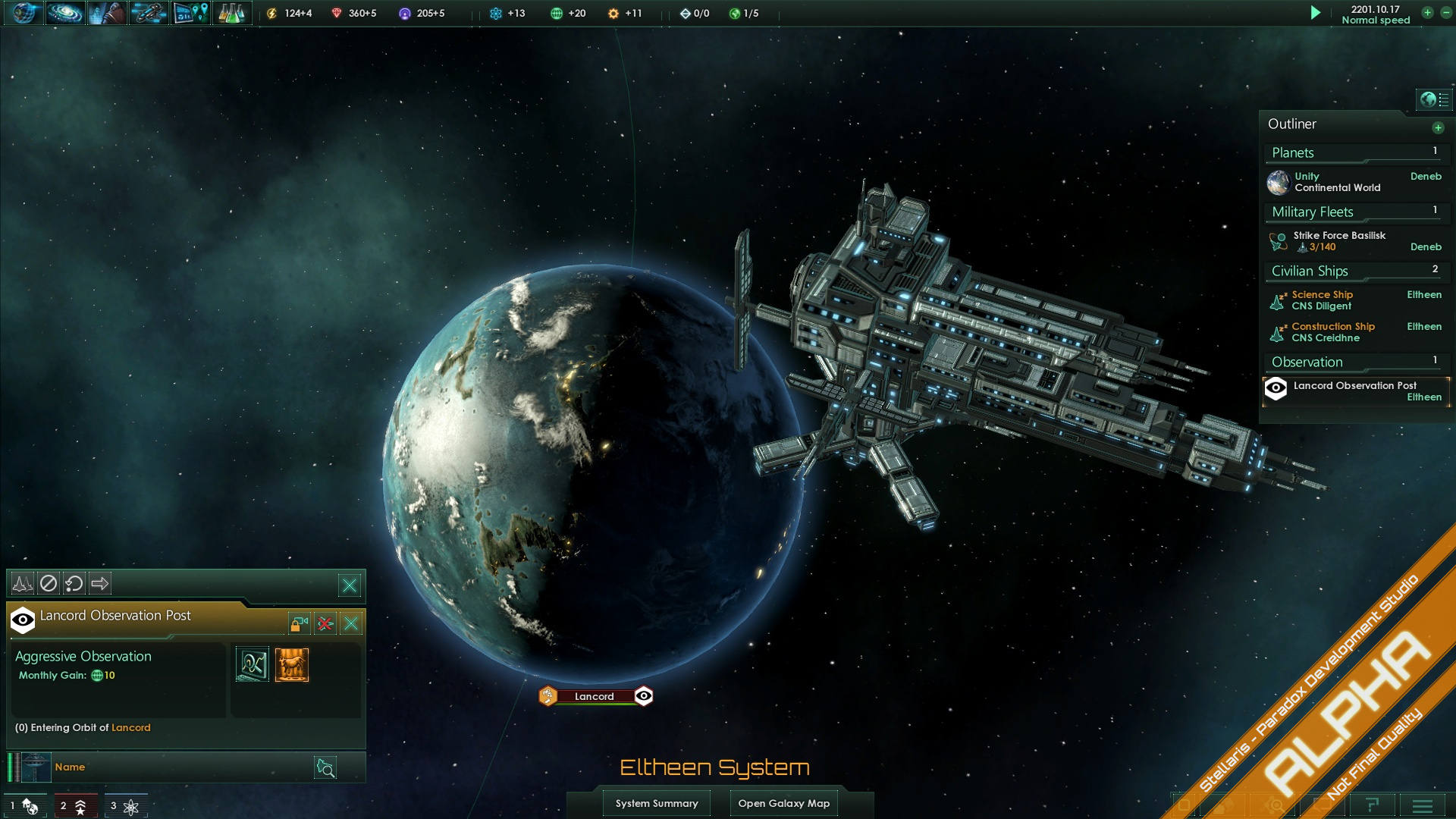Select Science Ship CNS Diligent

[x=1322, y=300]
